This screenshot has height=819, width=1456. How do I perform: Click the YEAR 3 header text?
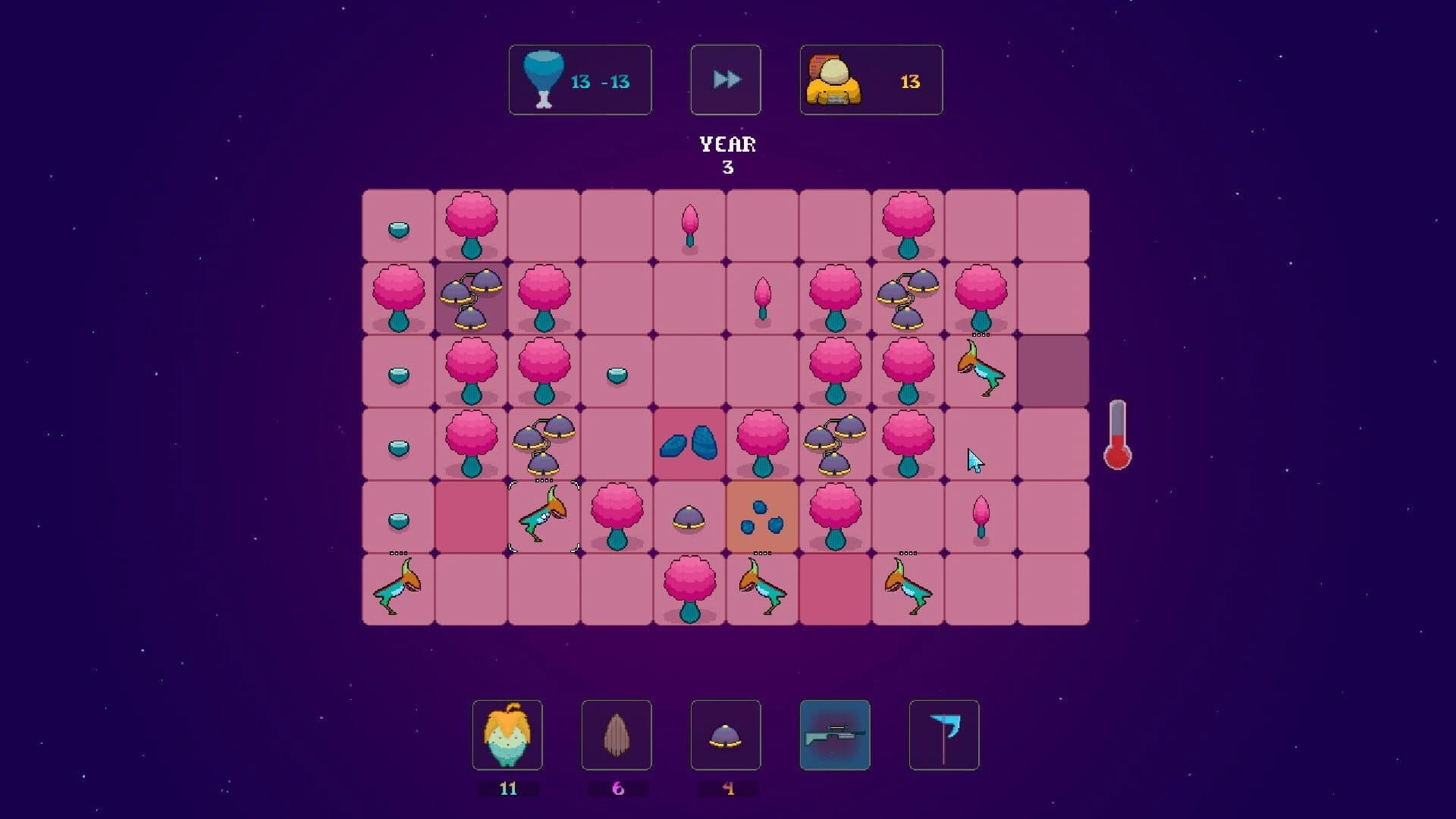pos(726,153)
